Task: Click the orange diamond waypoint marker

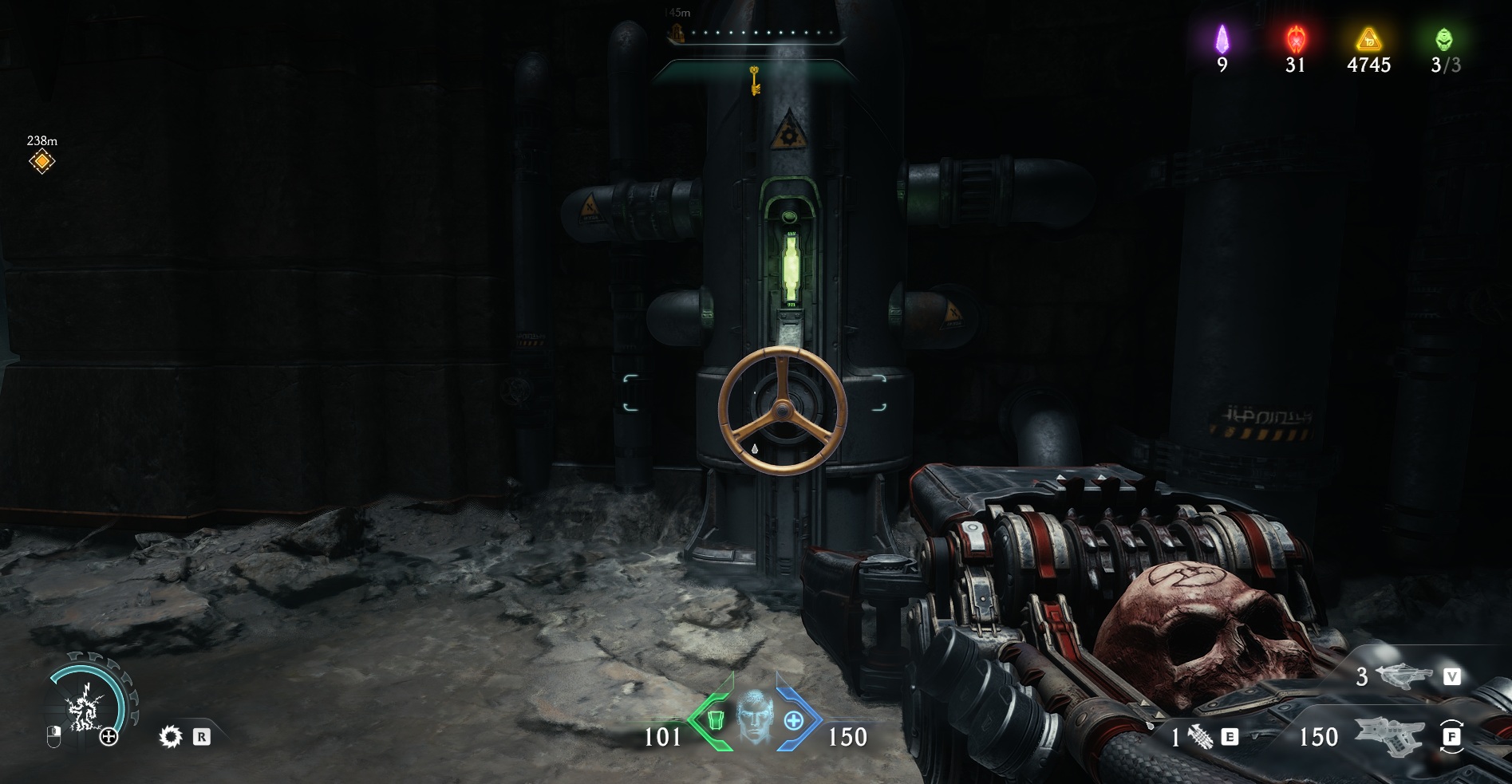Action: point(41,162)
